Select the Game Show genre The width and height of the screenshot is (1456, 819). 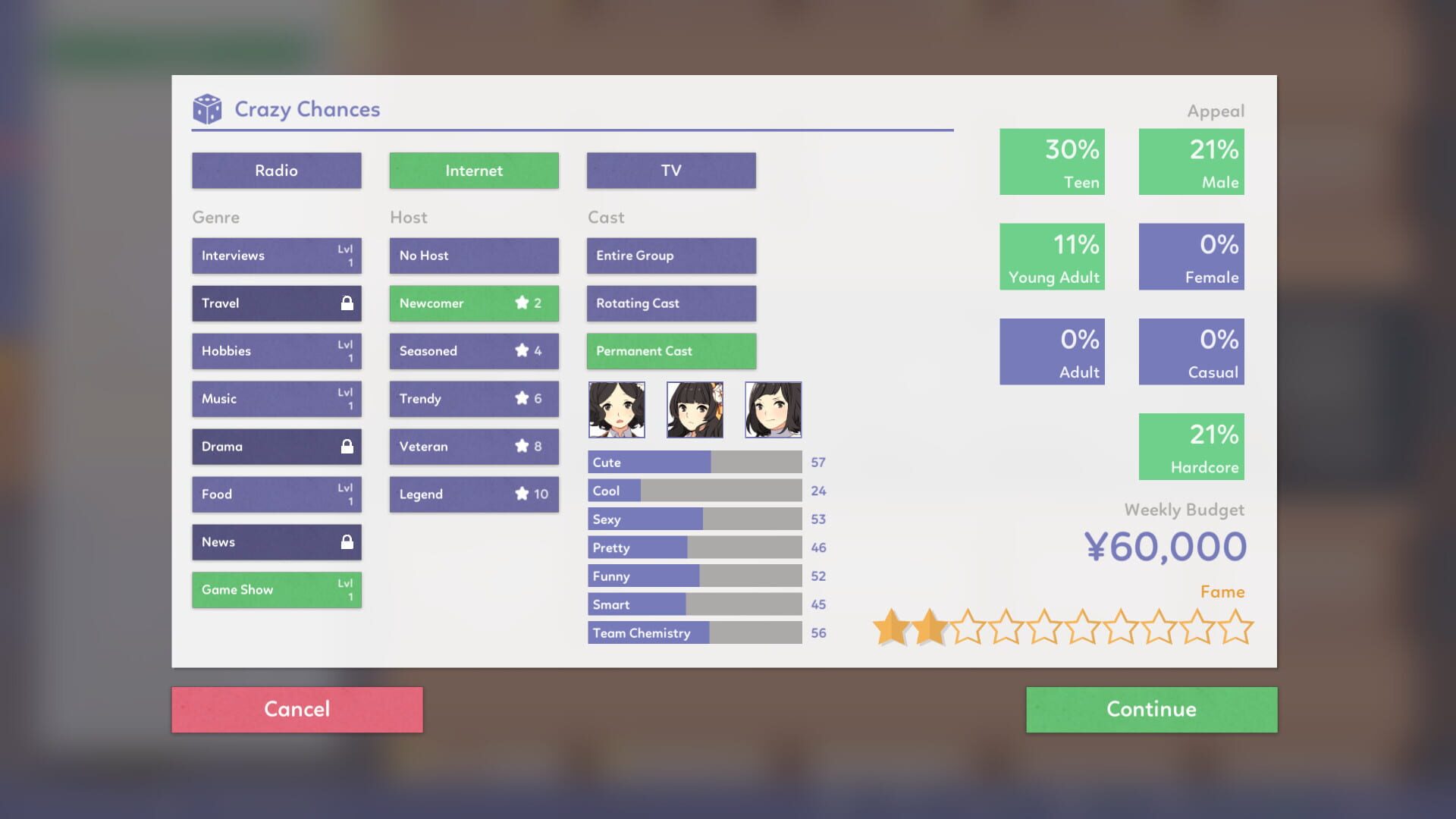point(276,589)
